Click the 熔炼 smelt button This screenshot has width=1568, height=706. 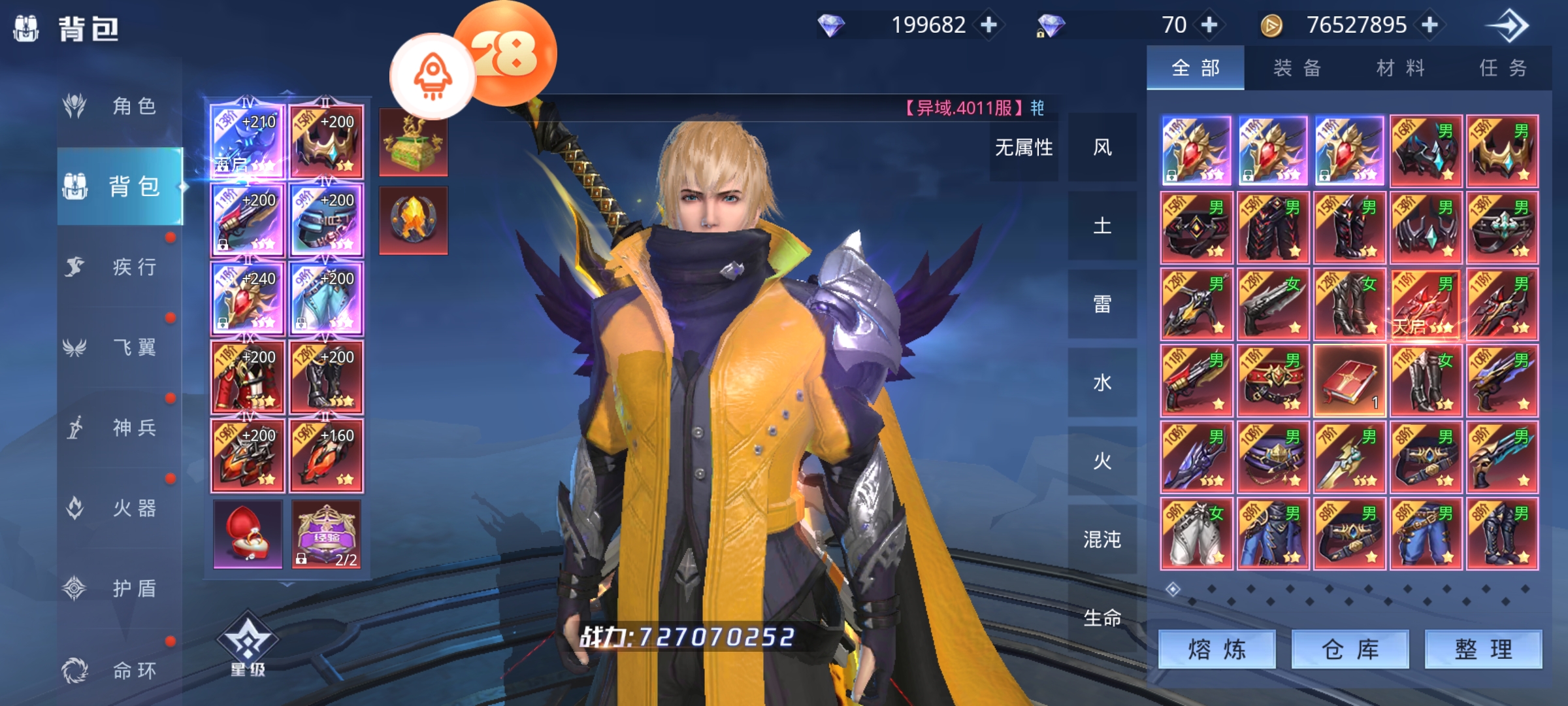click(1217, 649)
